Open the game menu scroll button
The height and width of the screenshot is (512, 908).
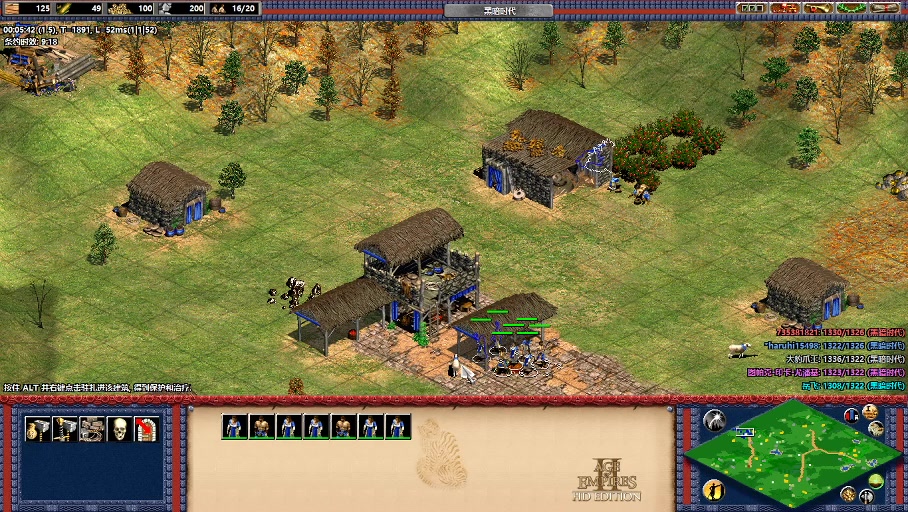[884, 8]
